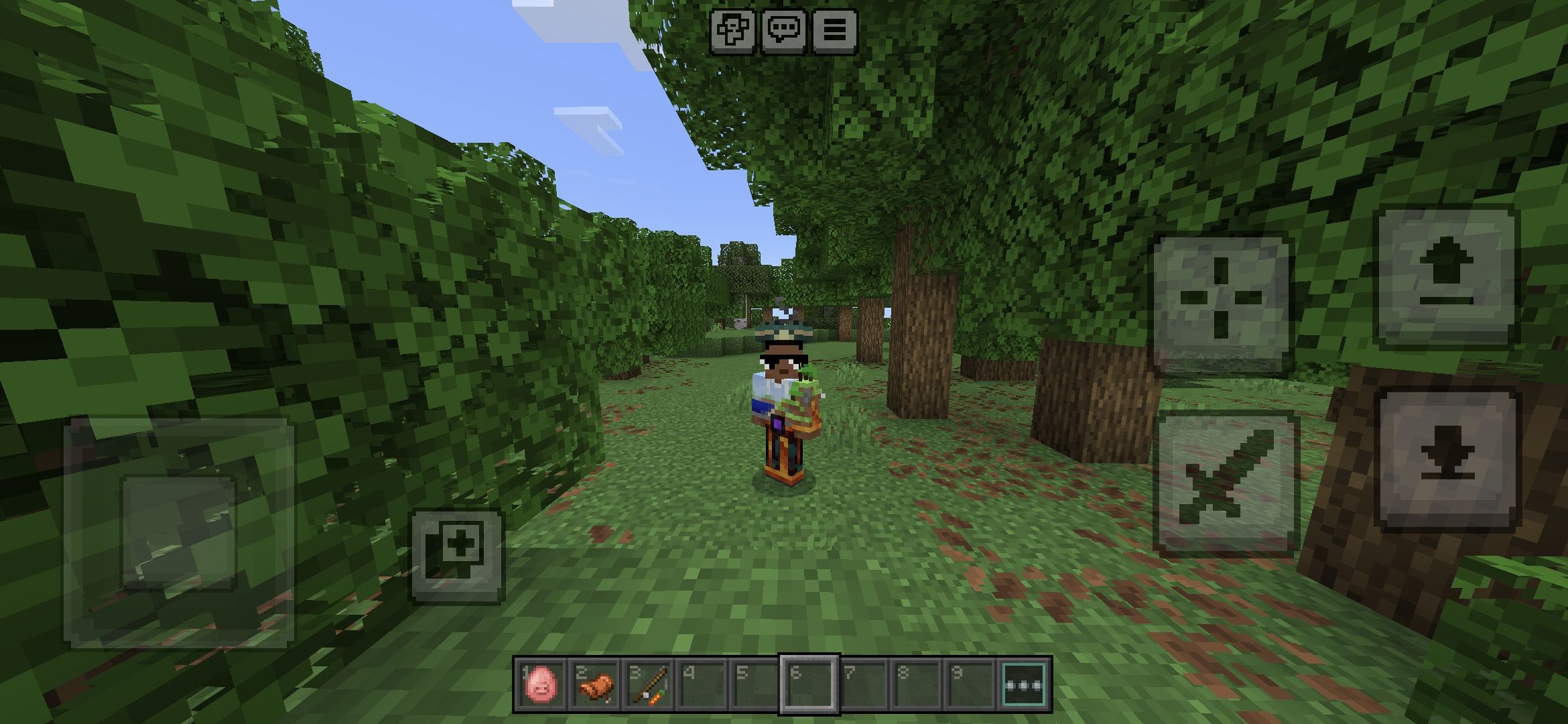Tap the crosshair interact button
This screenshot has height=724, width=1568.
[1221, 305]
